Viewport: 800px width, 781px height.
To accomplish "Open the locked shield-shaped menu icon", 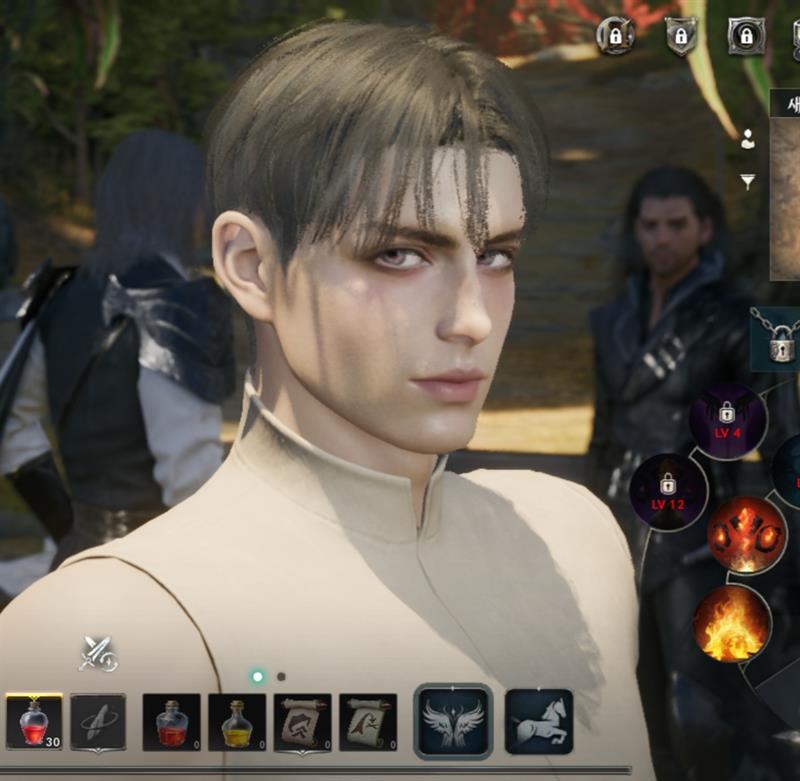I will coord(681,37).
